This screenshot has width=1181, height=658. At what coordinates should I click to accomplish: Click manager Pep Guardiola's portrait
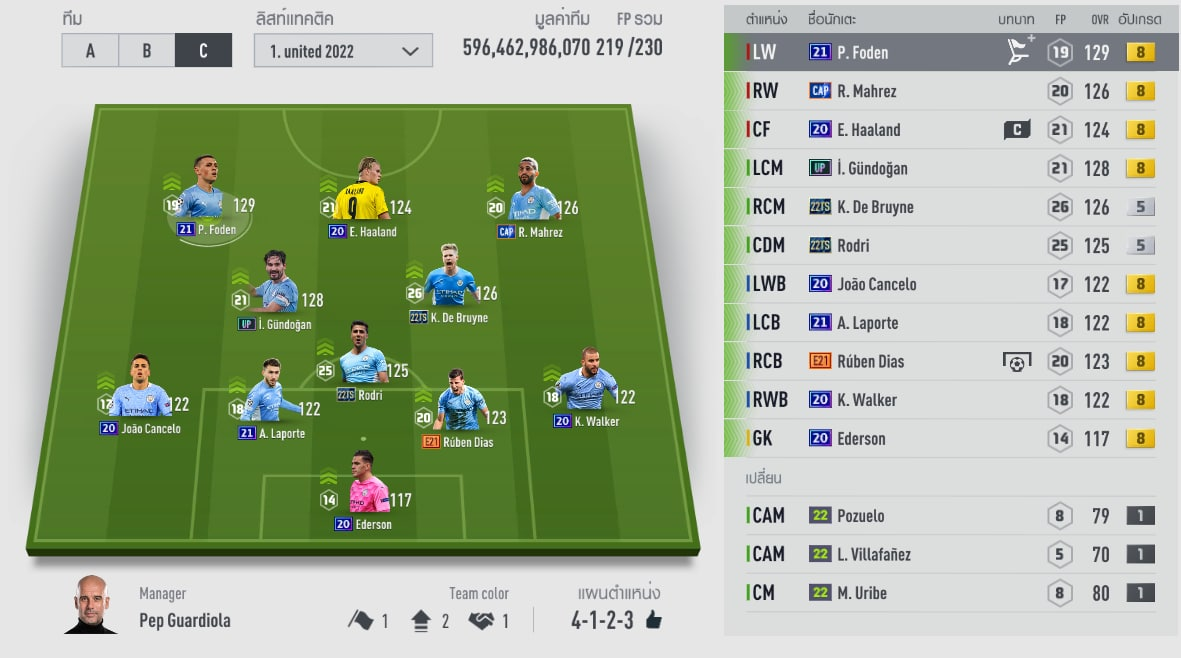pos(91,605)
